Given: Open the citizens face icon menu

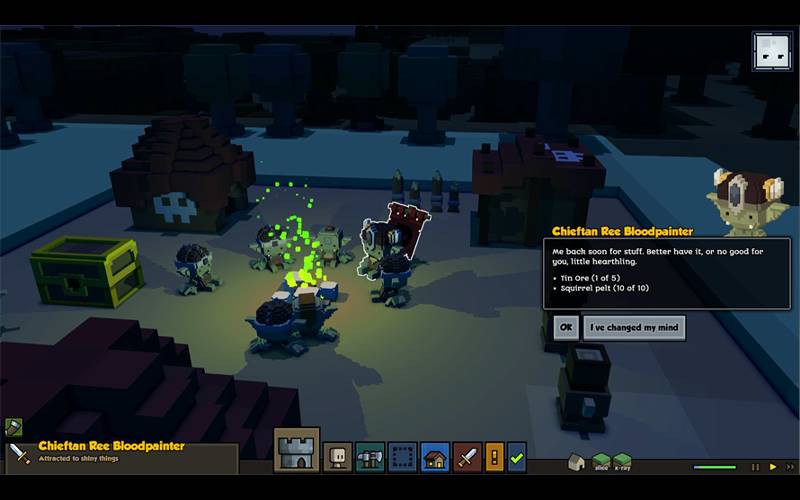Looking at the screenshot, I should (337, 456).
